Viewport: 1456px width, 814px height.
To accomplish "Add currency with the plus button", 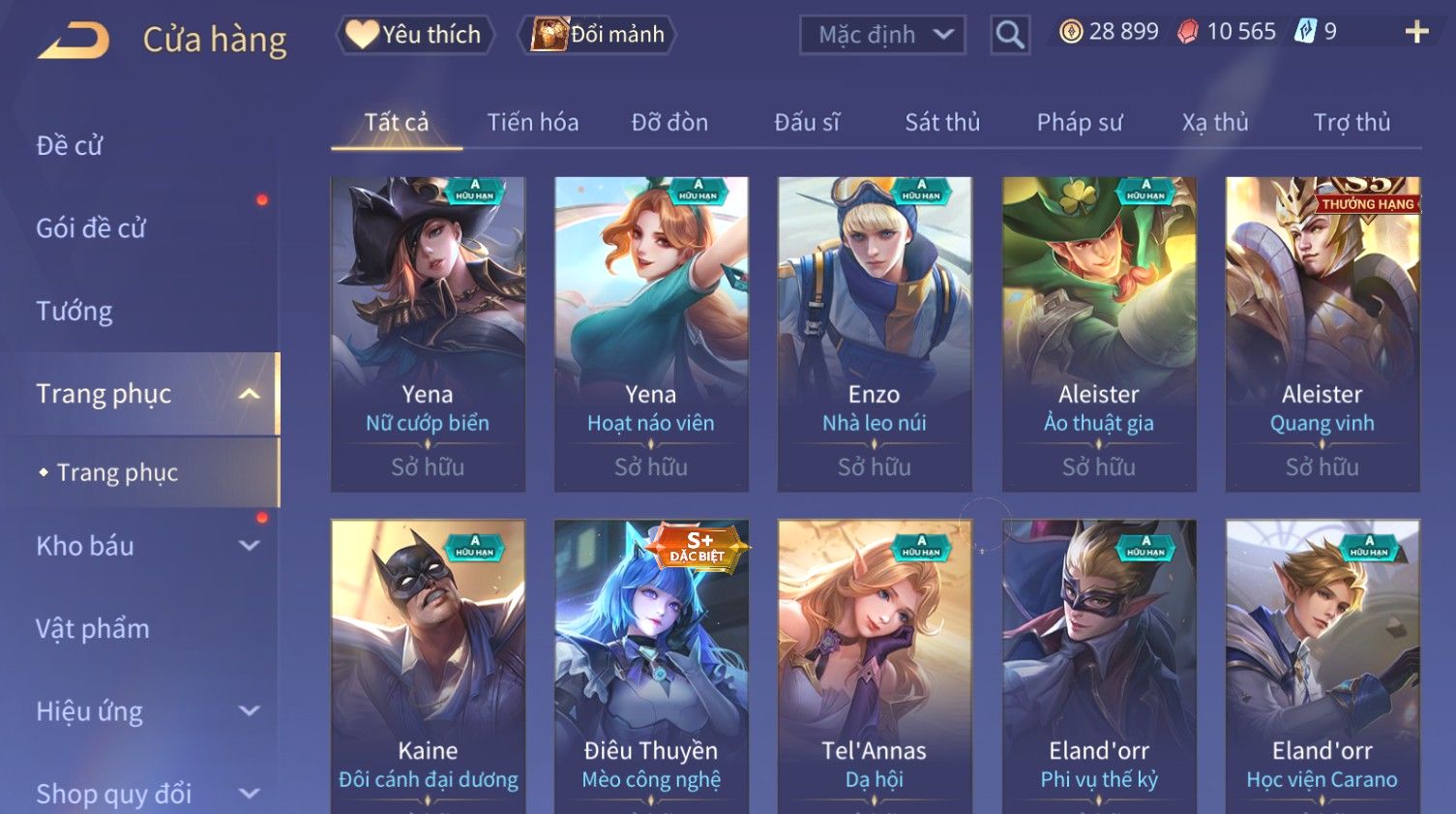I will click(x=1416, y=32).
